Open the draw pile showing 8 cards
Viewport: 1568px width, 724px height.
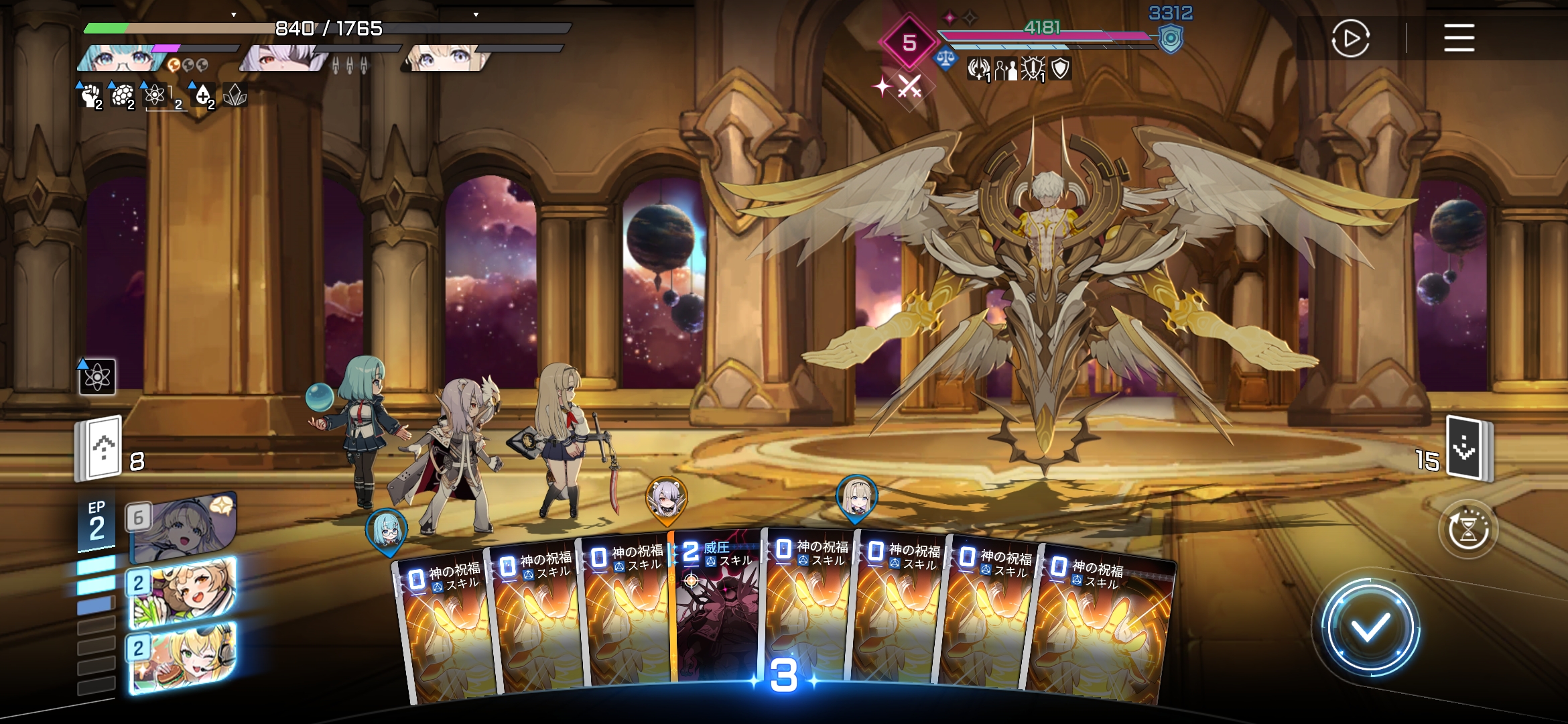101,448
